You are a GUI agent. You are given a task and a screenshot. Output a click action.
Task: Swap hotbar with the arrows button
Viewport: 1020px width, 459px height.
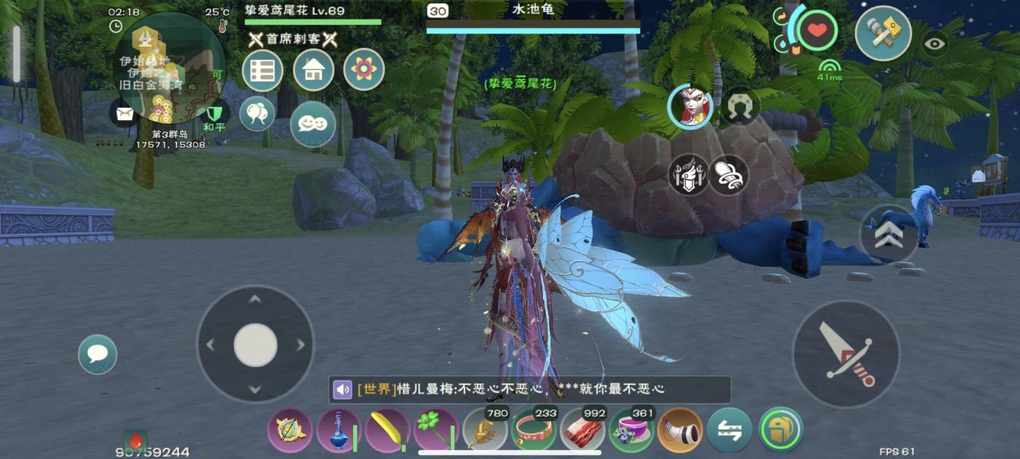tap(729, 430)
